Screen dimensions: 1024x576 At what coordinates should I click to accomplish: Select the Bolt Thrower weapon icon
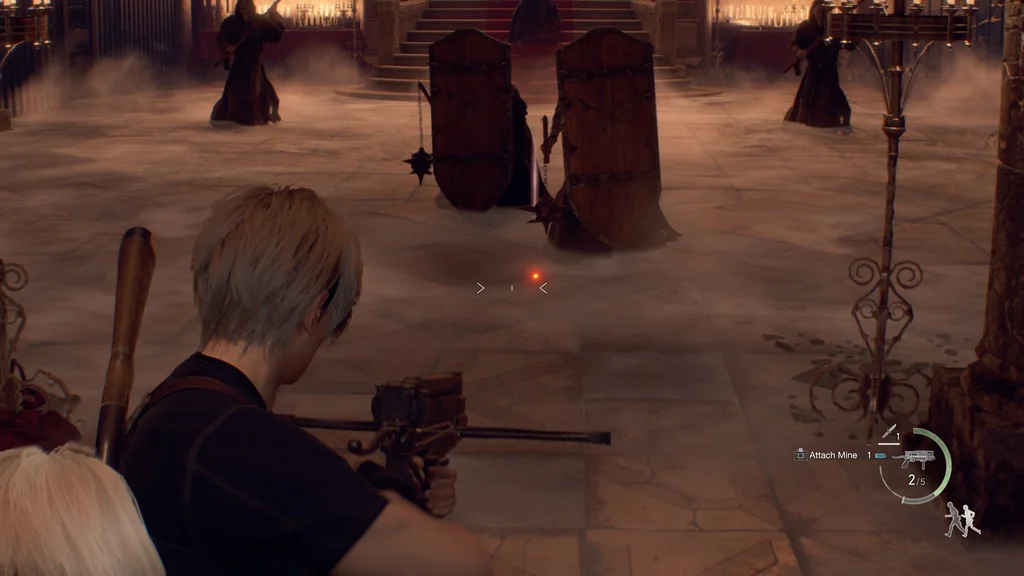[x=915, y=458]
